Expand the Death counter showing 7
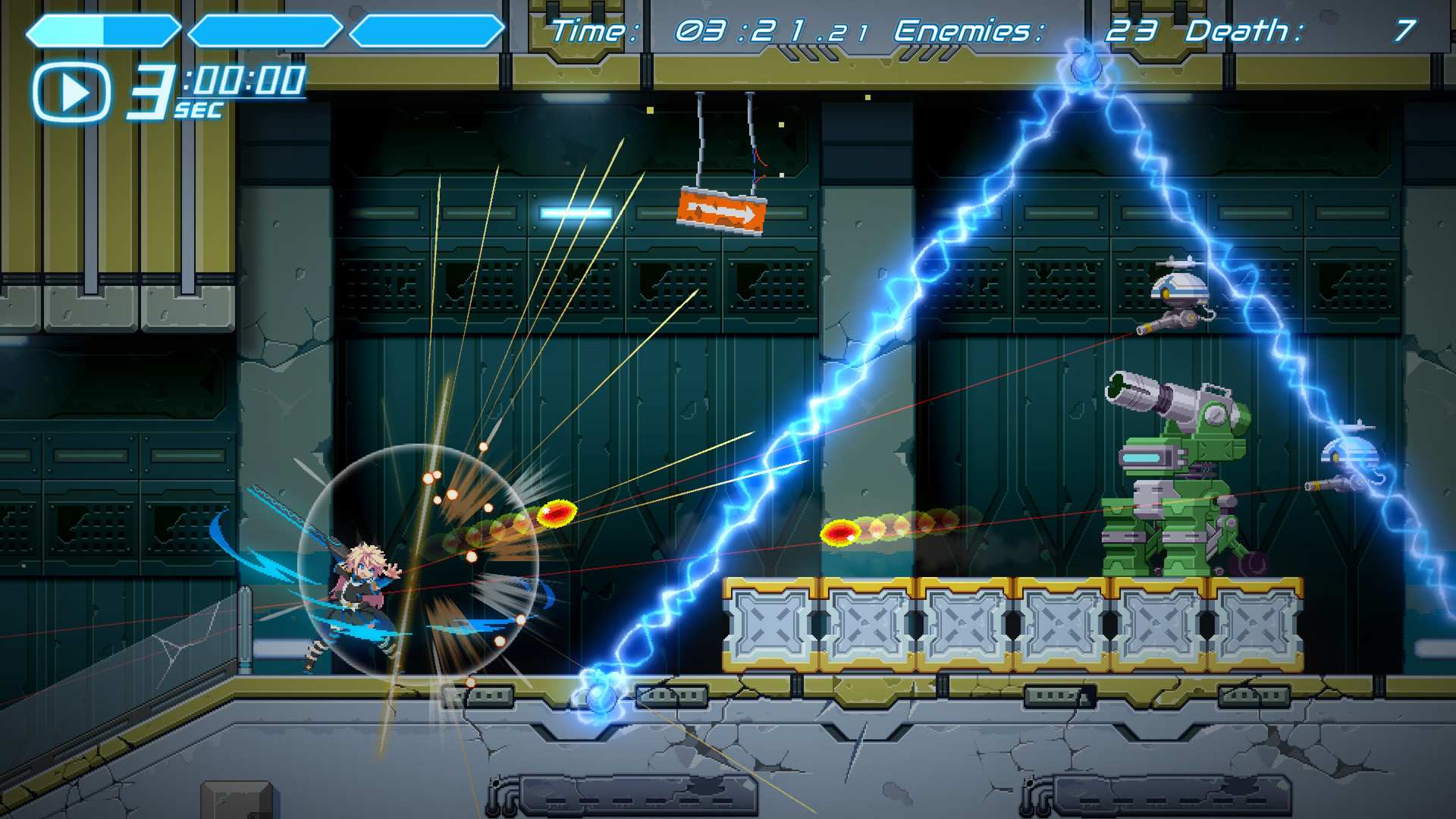1456x819 pixels. point(1407,30)
